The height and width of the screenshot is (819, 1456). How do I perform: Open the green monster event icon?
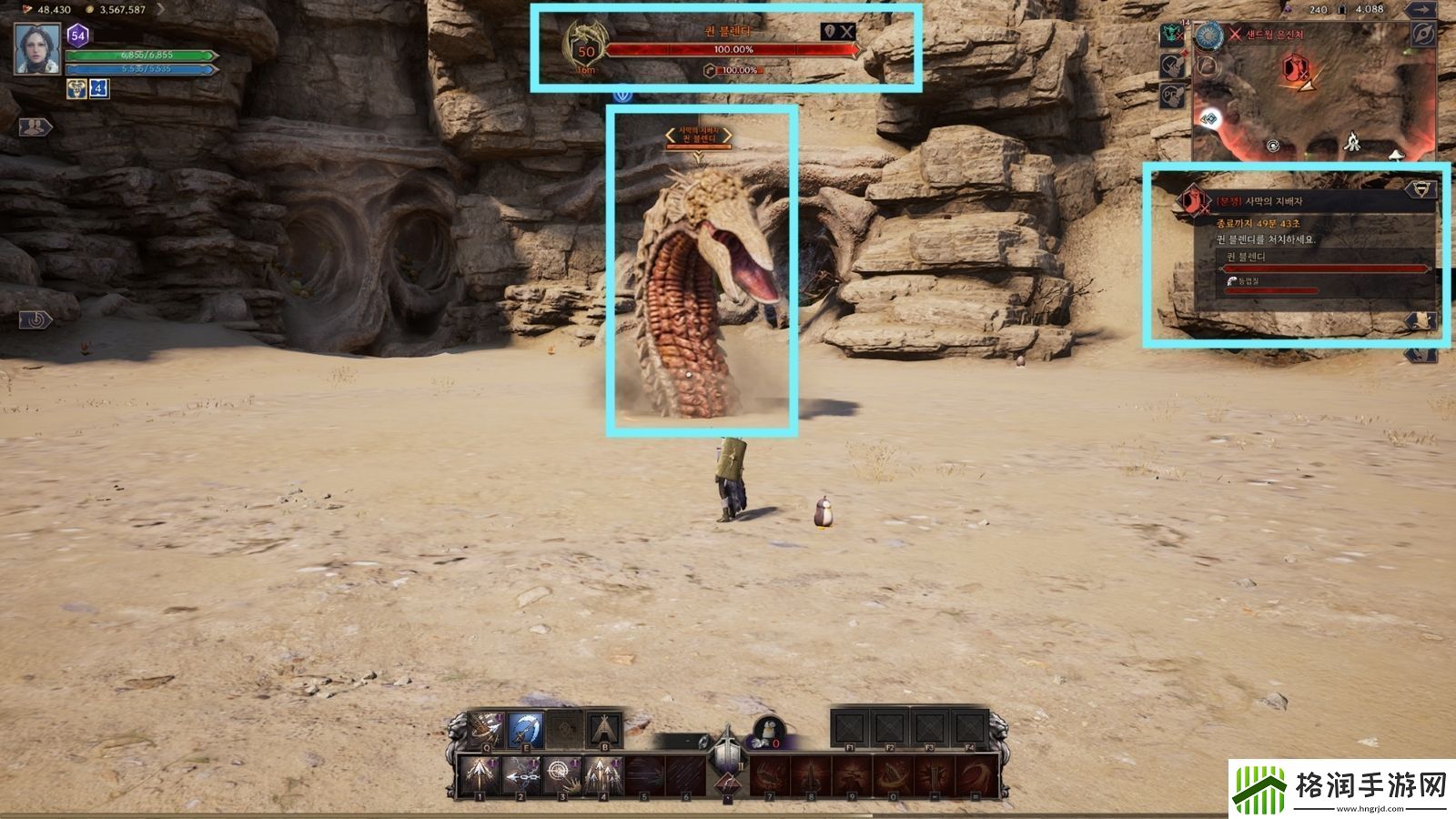coord(1172,35)
